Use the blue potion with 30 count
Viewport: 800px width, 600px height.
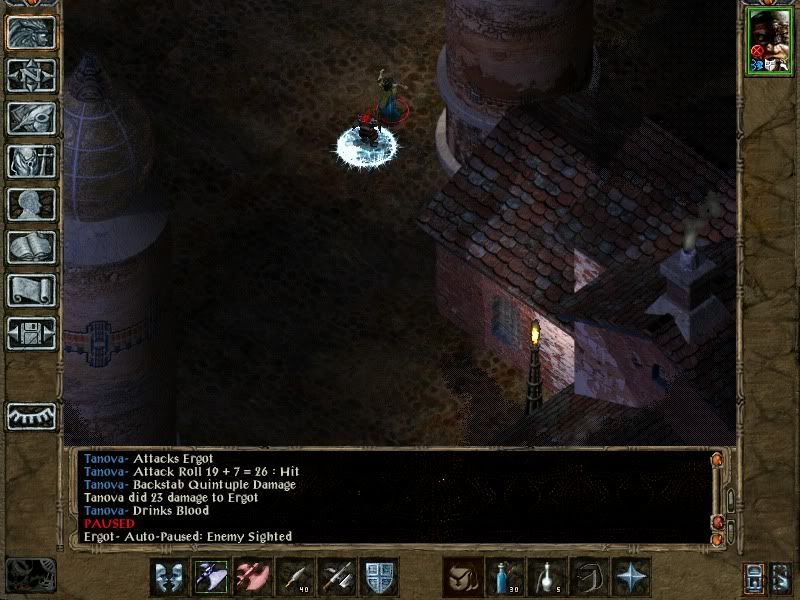[504, 577]
